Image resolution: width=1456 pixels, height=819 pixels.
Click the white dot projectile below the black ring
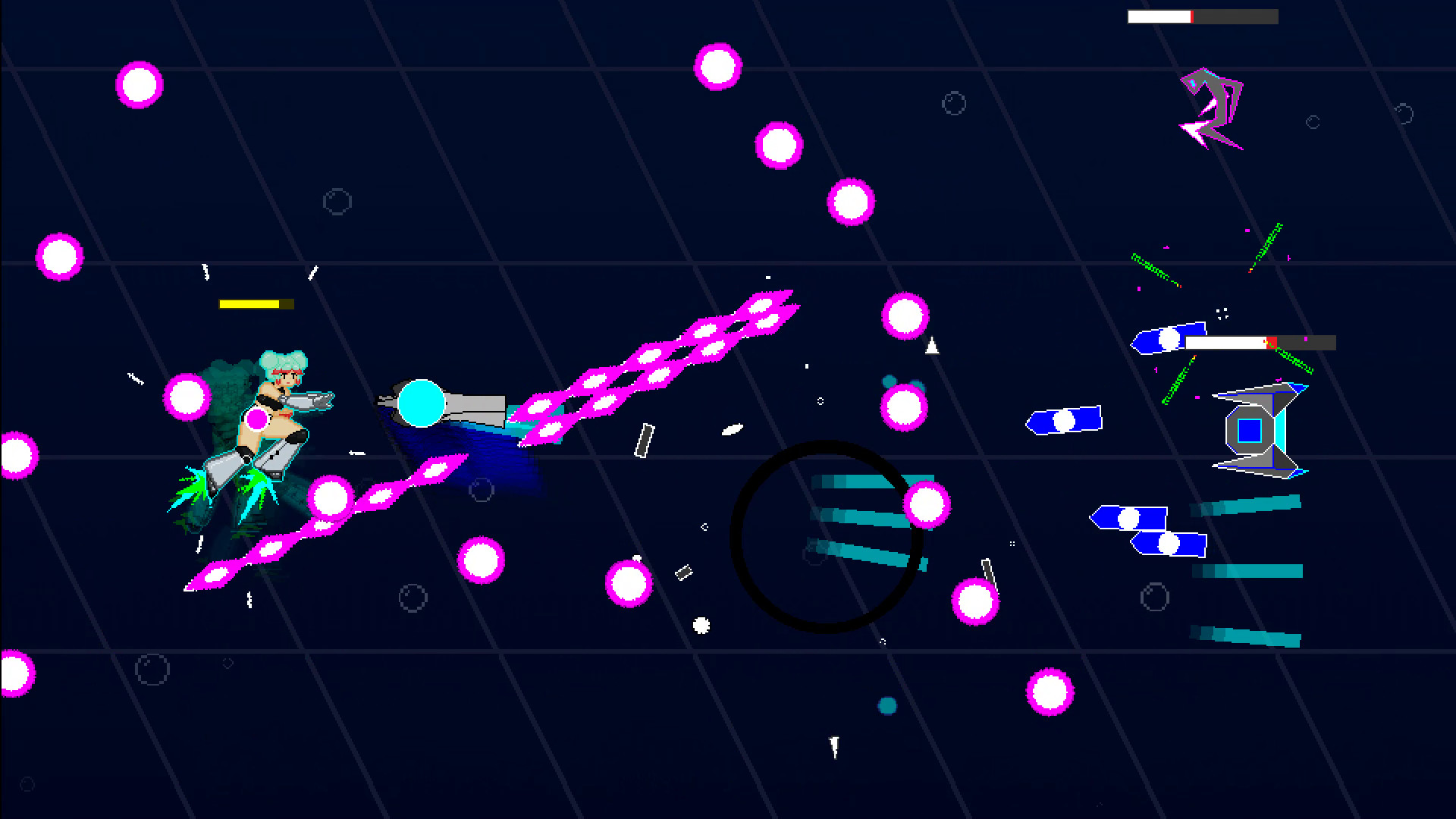(700, 626)
